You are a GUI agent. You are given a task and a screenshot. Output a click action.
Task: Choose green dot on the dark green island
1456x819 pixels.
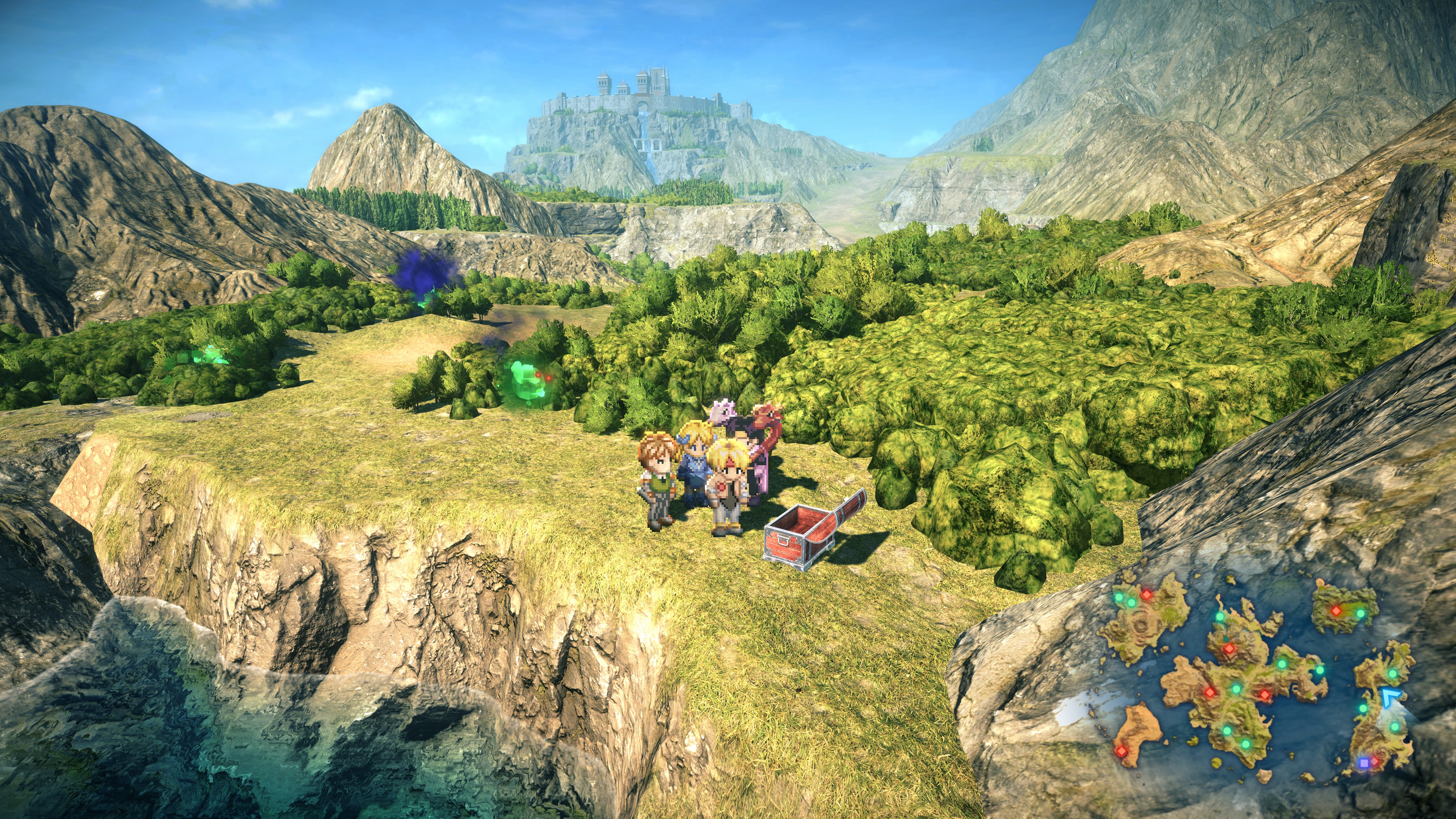coord(1360,613)
